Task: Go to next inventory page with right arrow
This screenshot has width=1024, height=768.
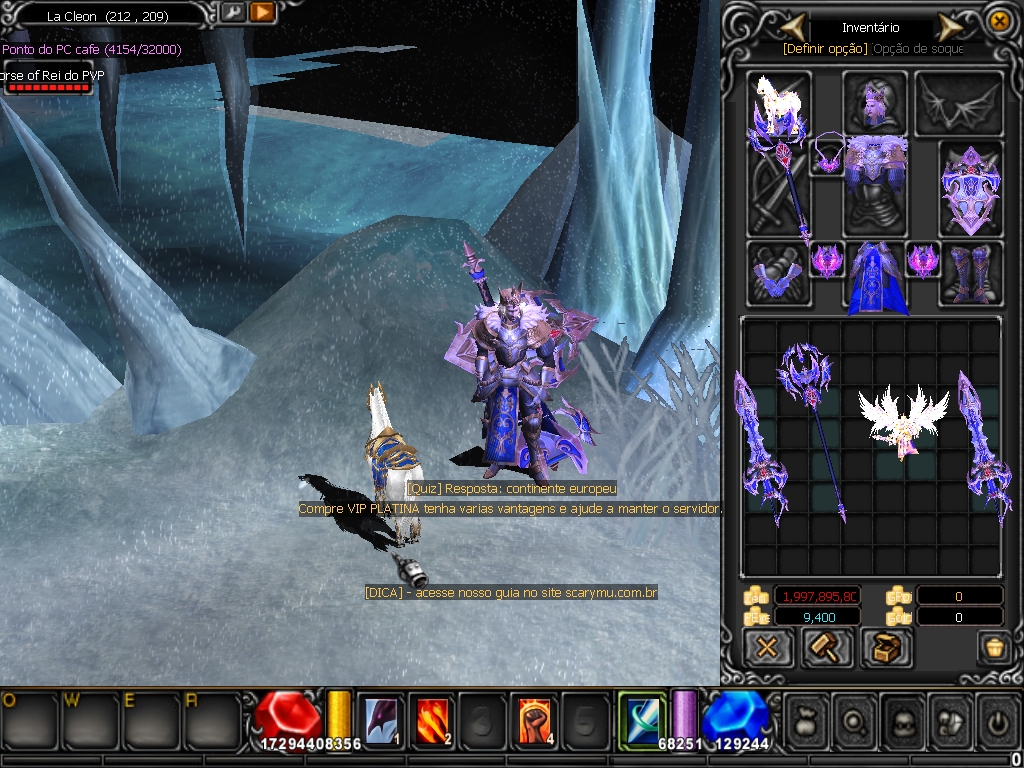Action: [x=949, y=27]
